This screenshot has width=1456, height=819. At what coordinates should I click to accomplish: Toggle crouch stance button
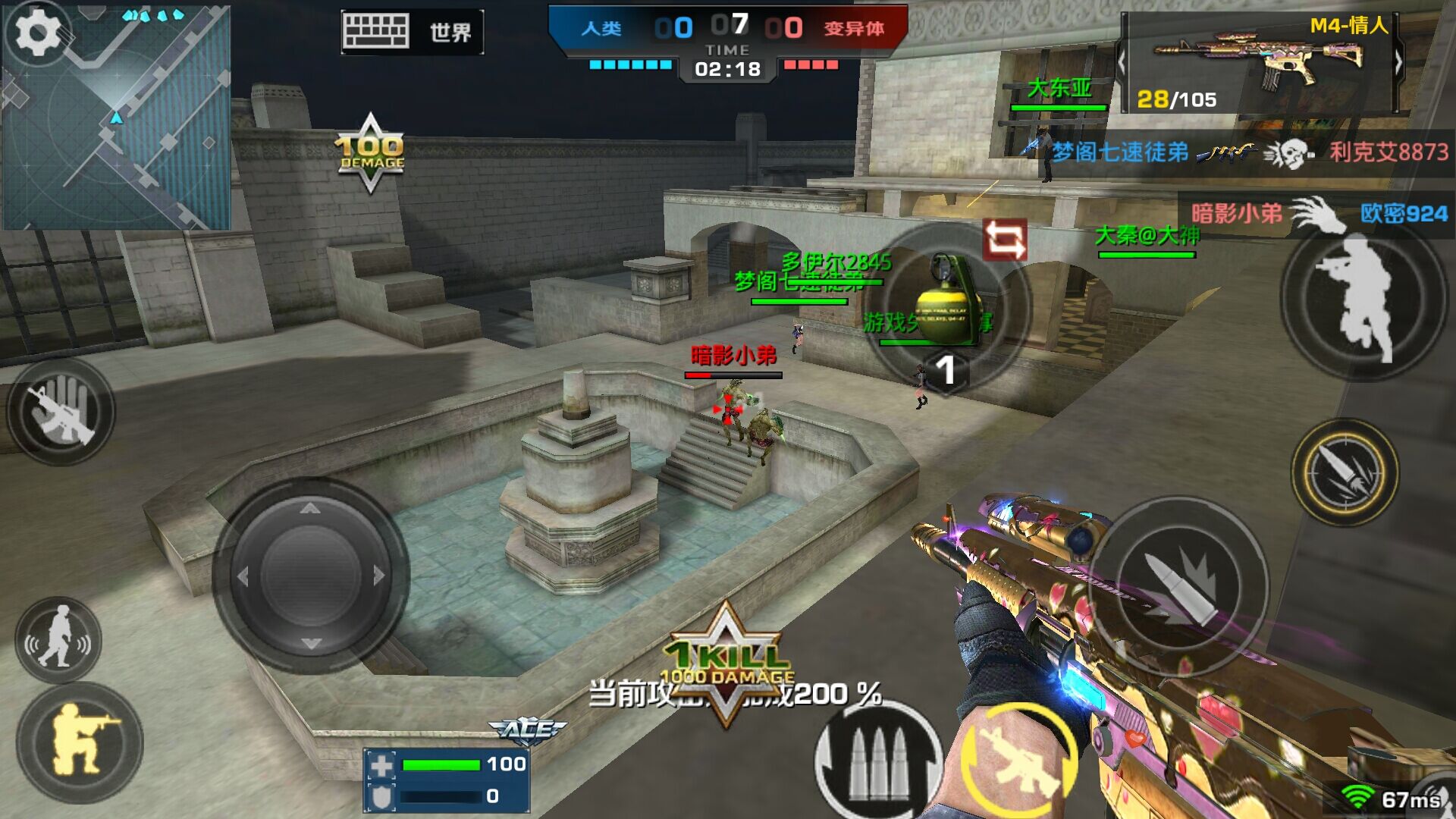[80, 739]
